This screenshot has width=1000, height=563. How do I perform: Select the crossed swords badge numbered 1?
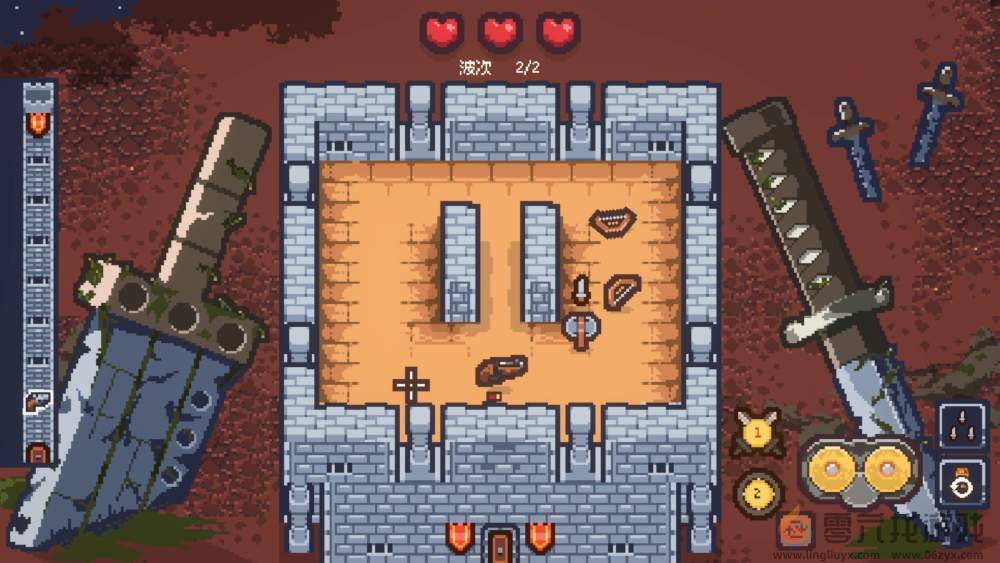point(757,434)
